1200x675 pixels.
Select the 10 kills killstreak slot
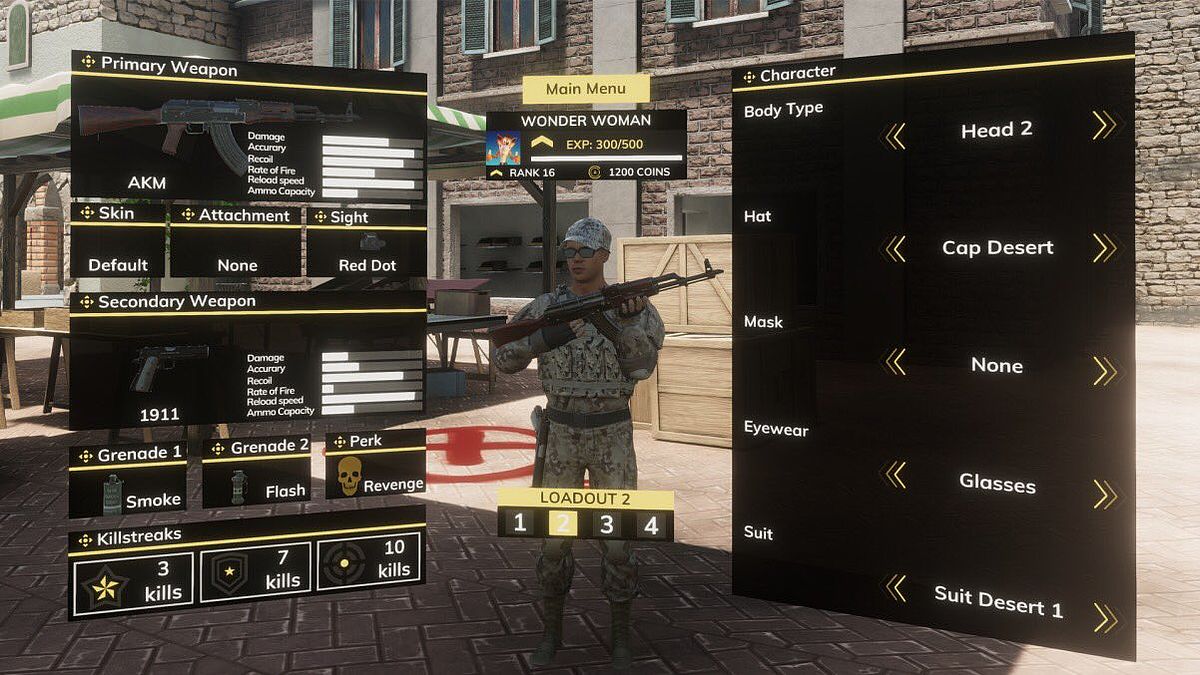370,562
